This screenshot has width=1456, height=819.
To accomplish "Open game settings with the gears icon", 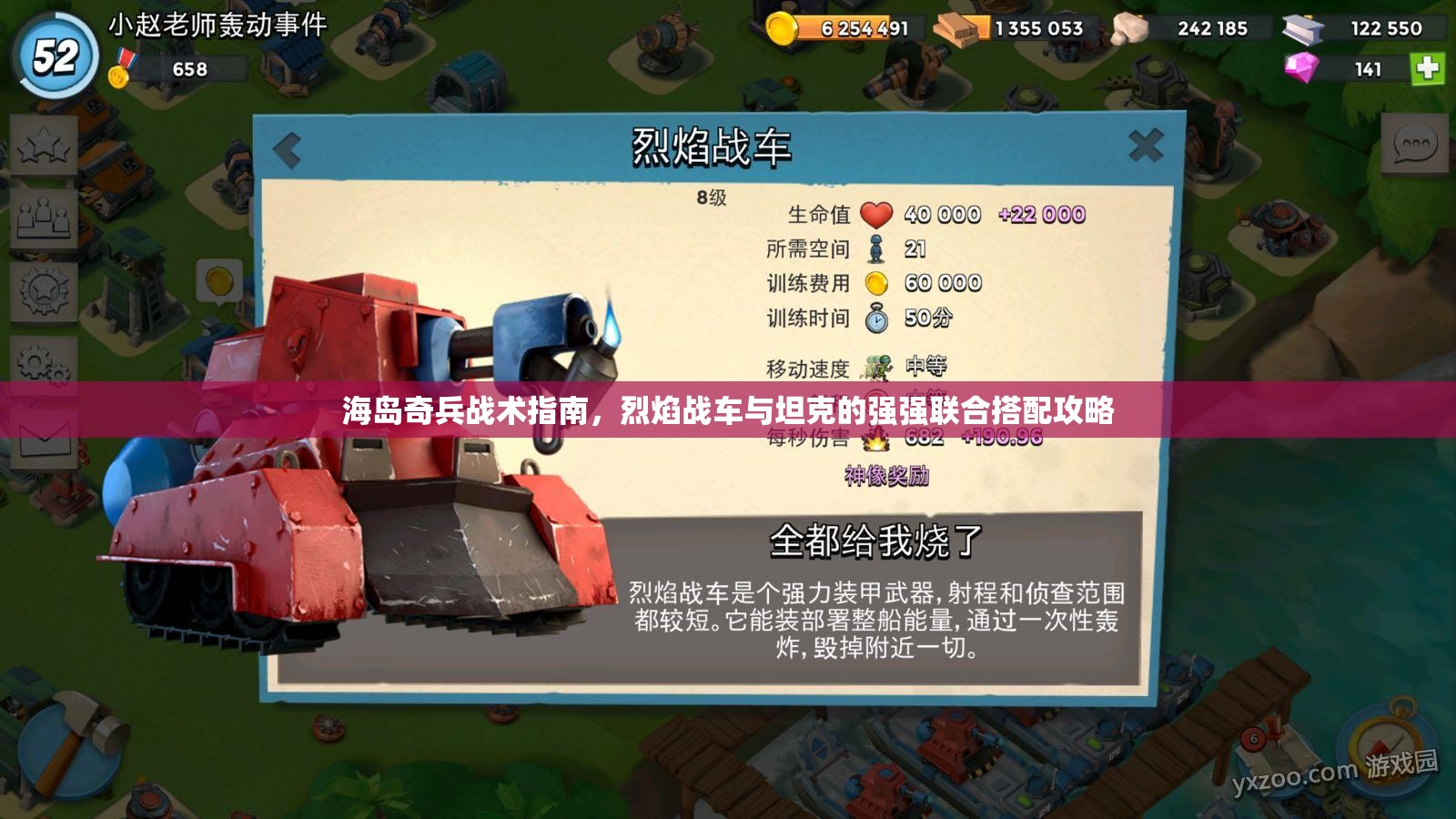I will pyautogui.click(x=43, y=362).
